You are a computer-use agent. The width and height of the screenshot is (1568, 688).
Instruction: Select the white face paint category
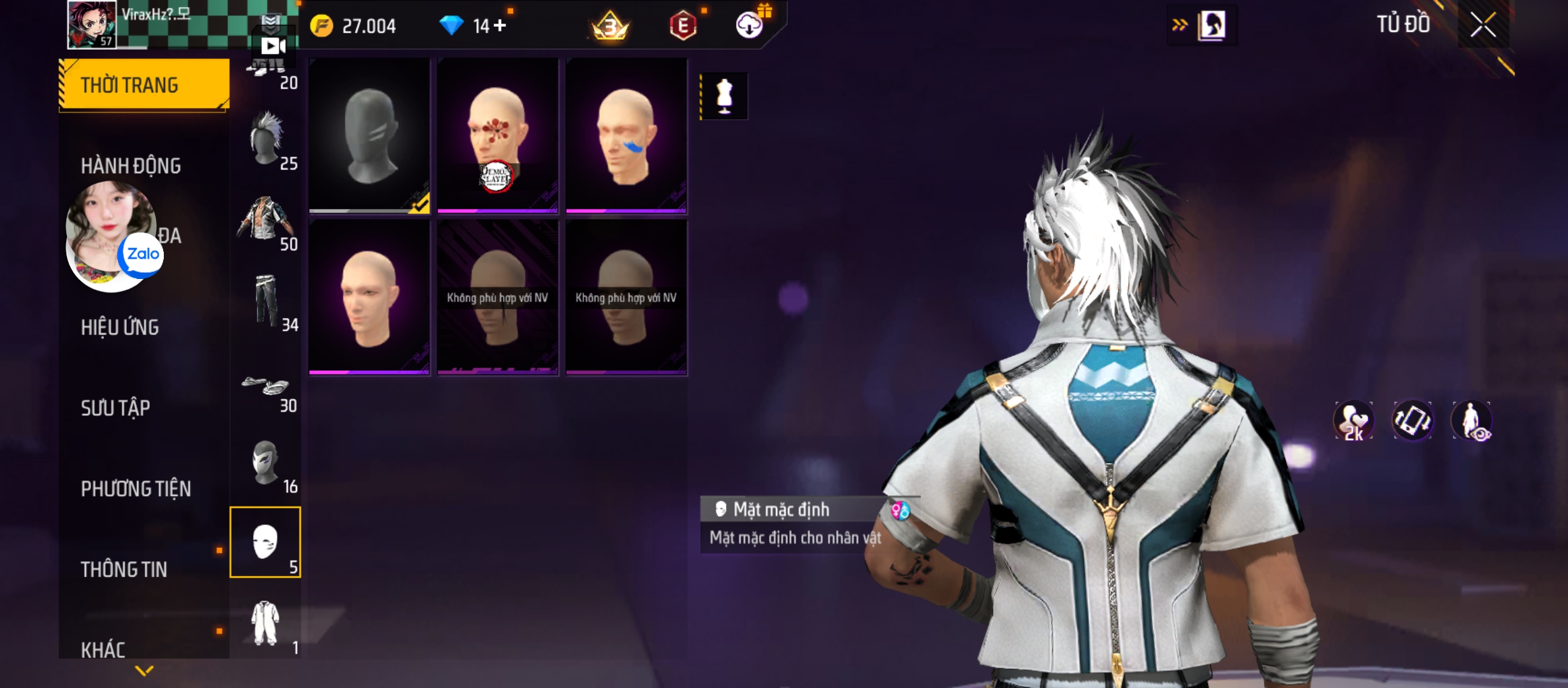point(265,542)
